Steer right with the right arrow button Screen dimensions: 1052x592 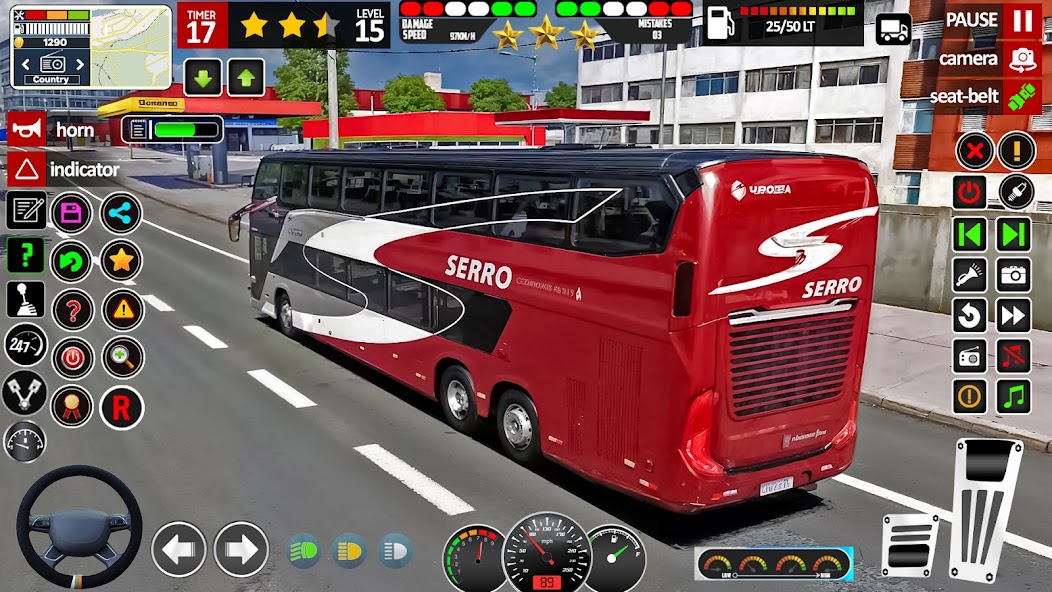click(x=241, y=549)
